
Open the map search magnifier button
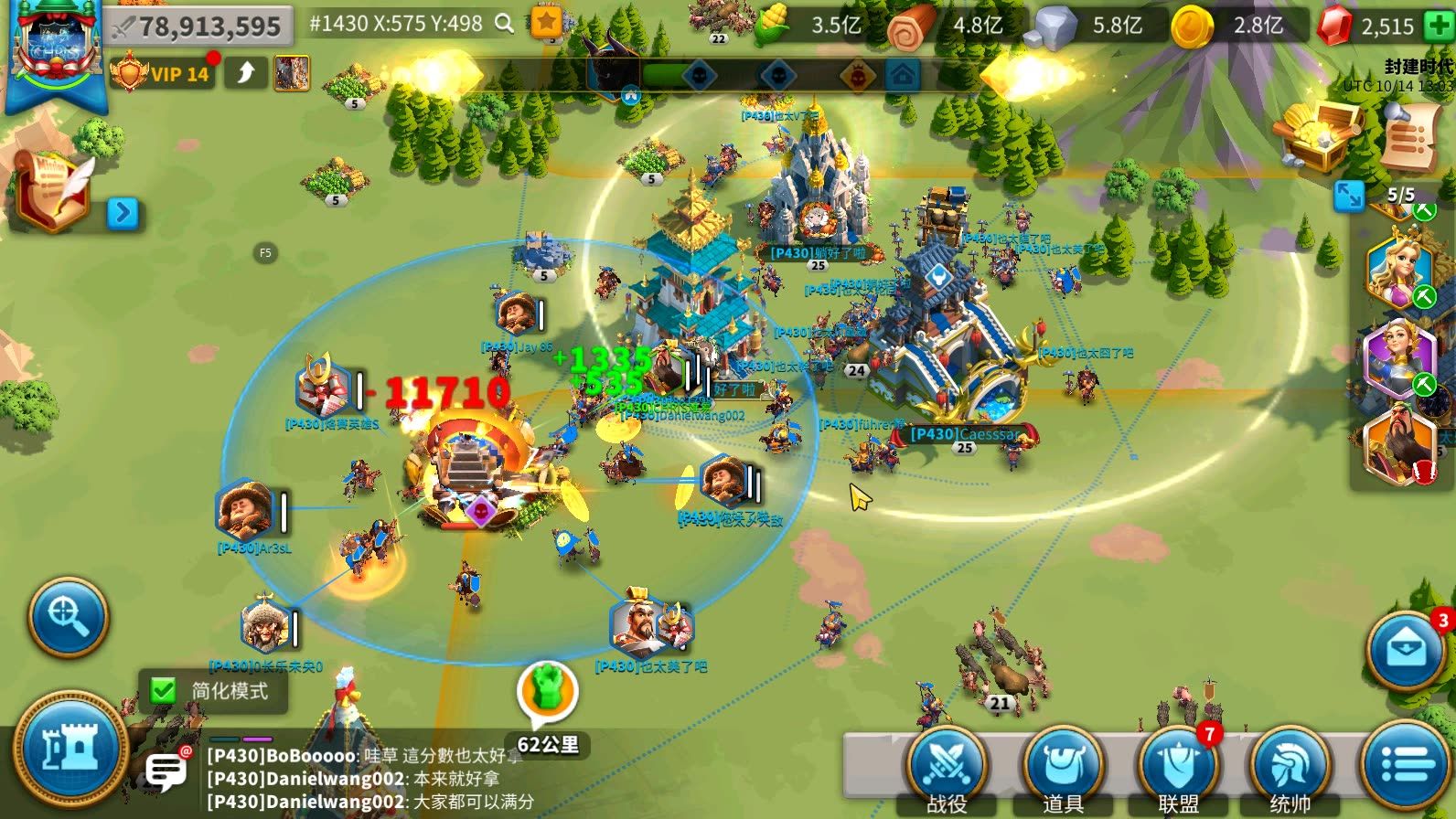(68, 616)
